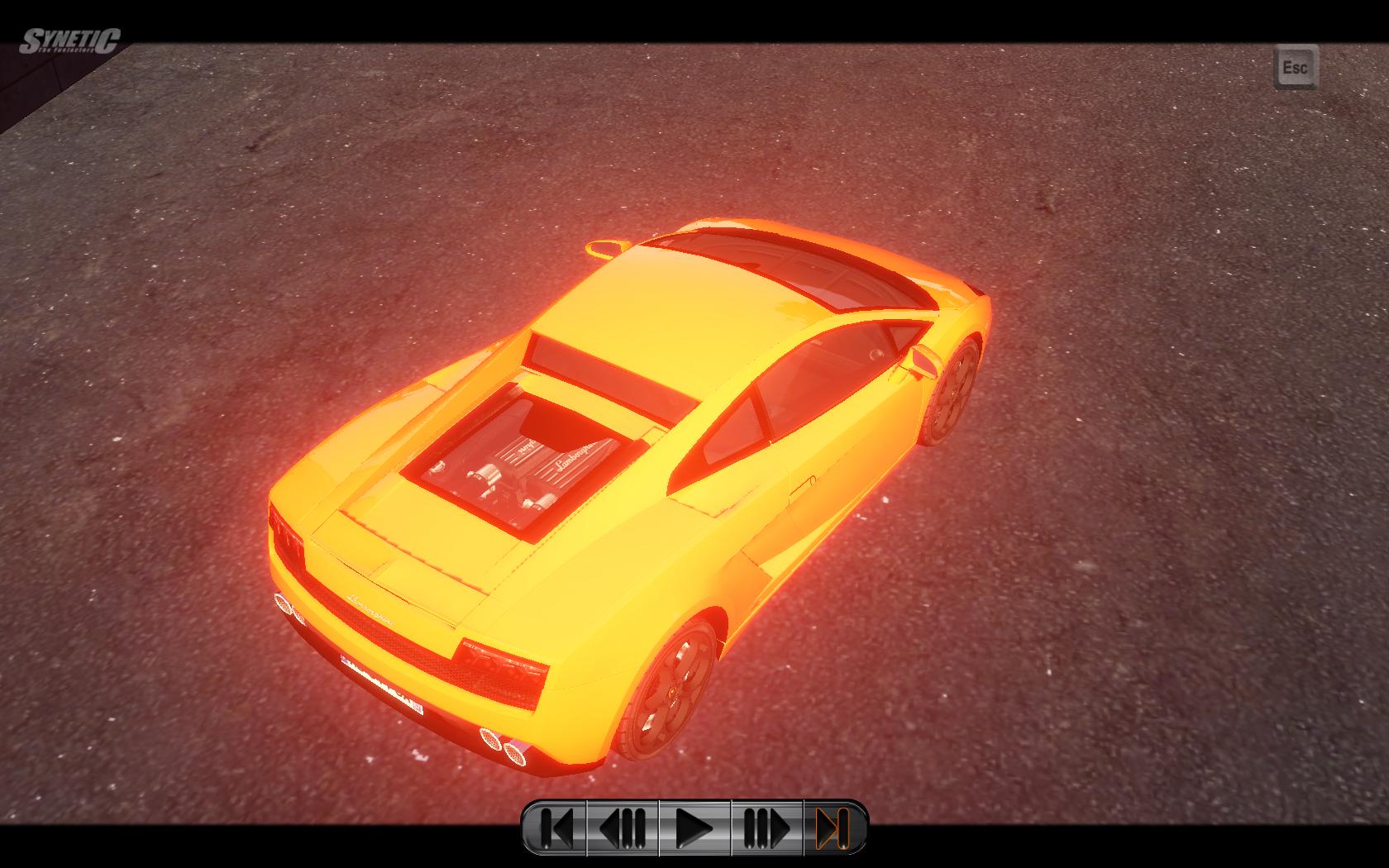Jump to the start of the replay
1389x868 pixels.
point(556,827)
